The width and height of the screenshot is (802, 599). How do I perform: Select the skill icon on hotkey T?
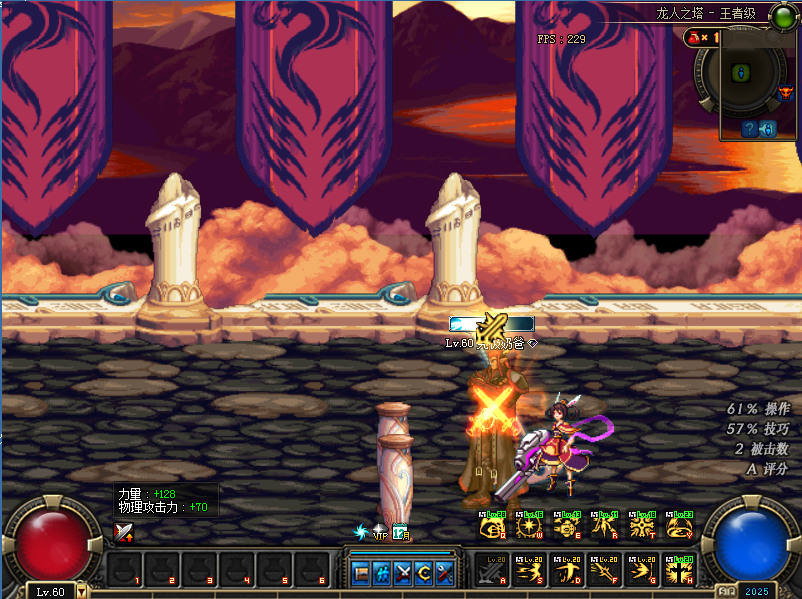pos(640,525)
